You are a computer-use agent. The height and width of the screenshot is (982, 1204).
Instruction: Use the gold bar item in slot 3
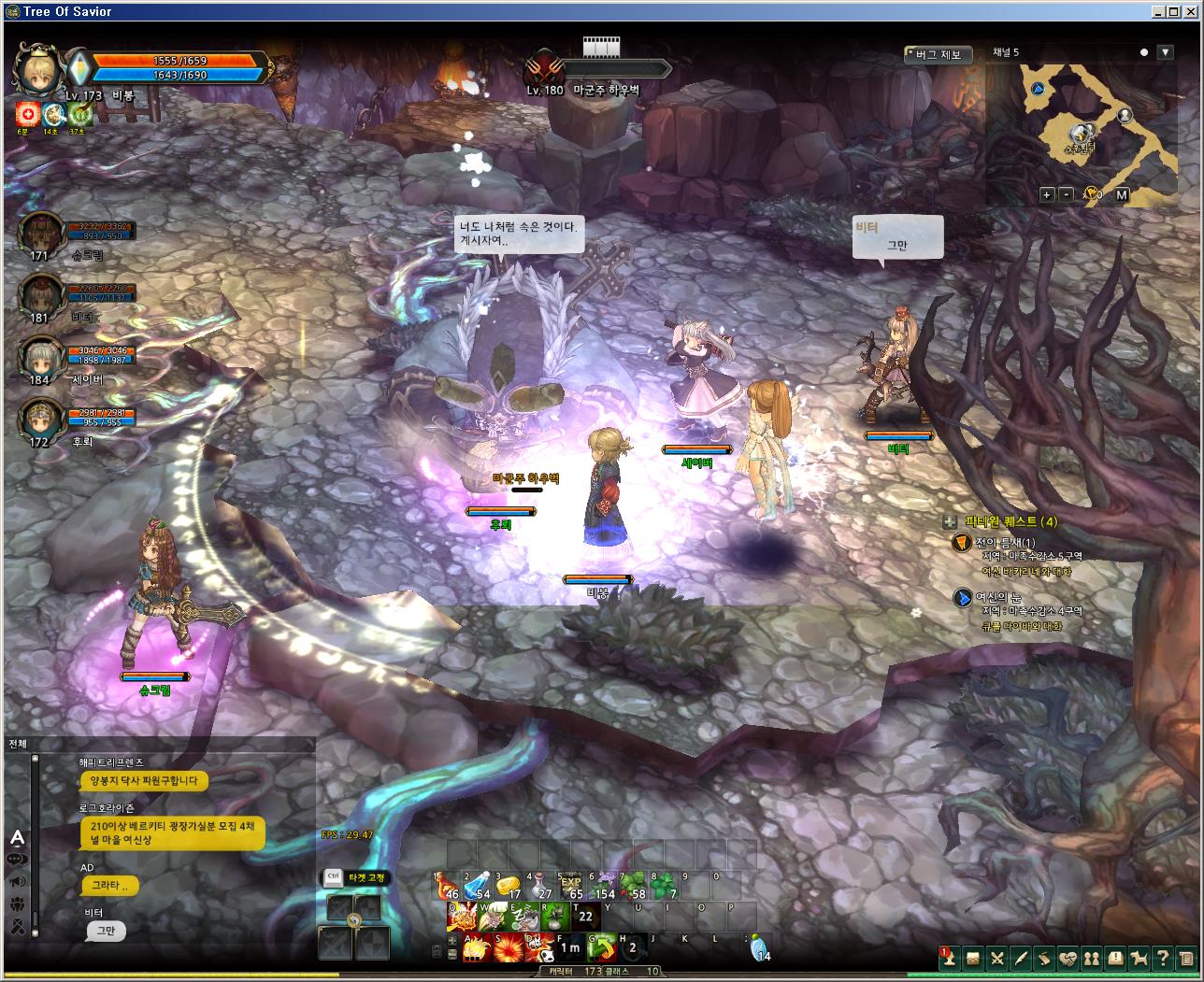pyautogui.click(x=508, y=886)
